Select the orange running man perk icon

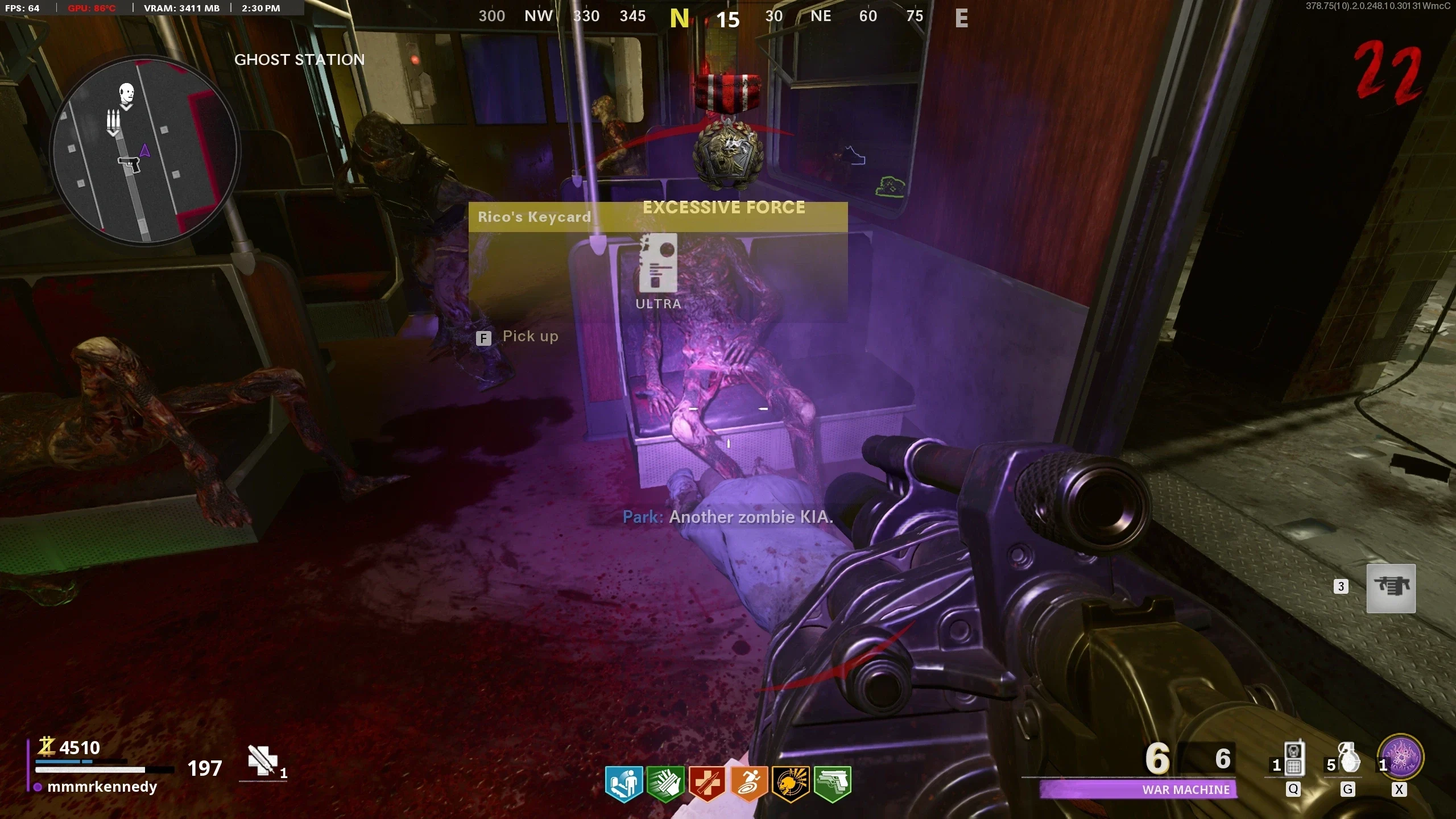(748, 784)
